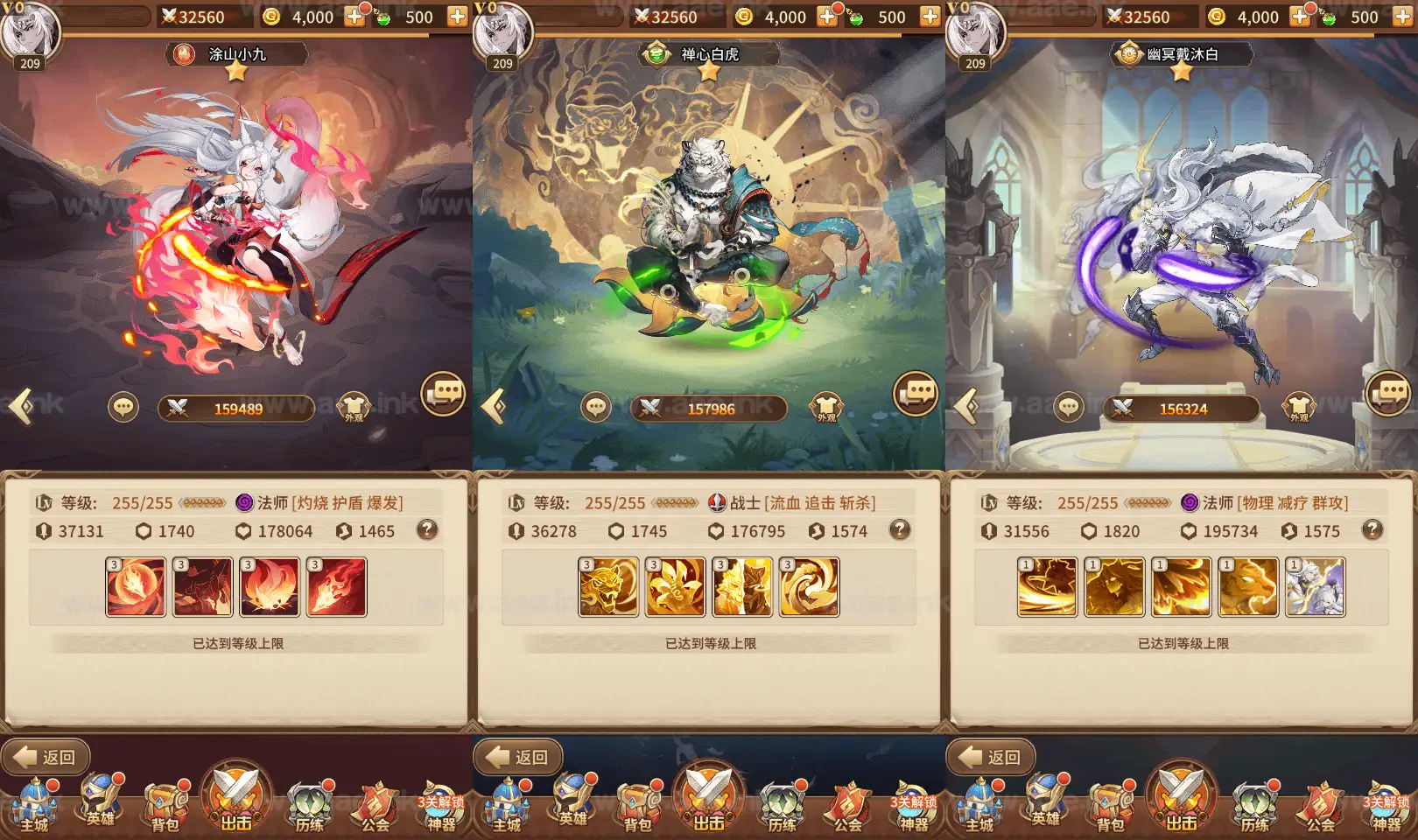Screen dimensions: 1418x840
Task: Open the 外观 appearance wardrobe icon for 涂山小九
Action: (354, 408)
